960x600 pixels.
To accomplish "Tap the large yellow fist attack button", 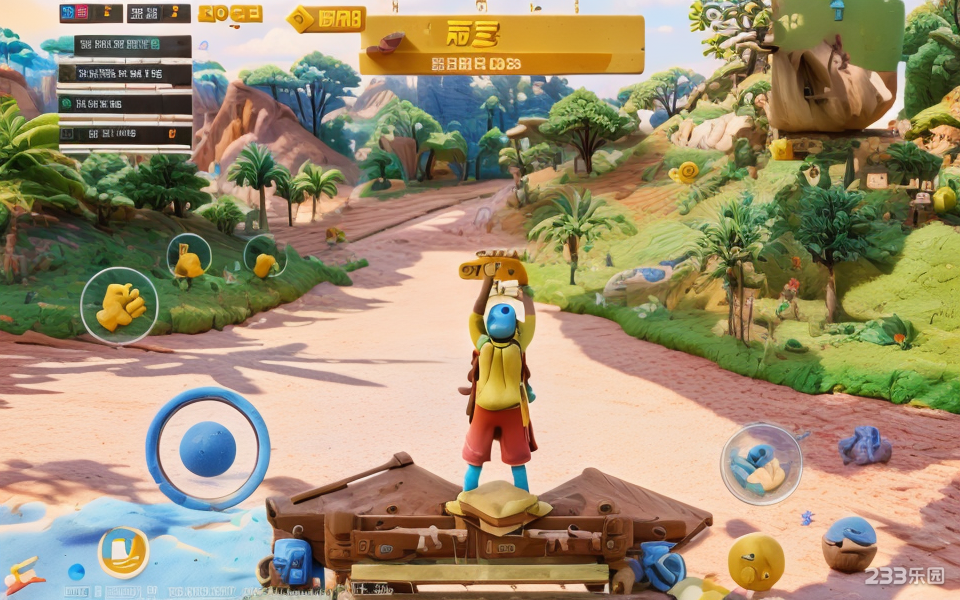I will pos(119,306).
